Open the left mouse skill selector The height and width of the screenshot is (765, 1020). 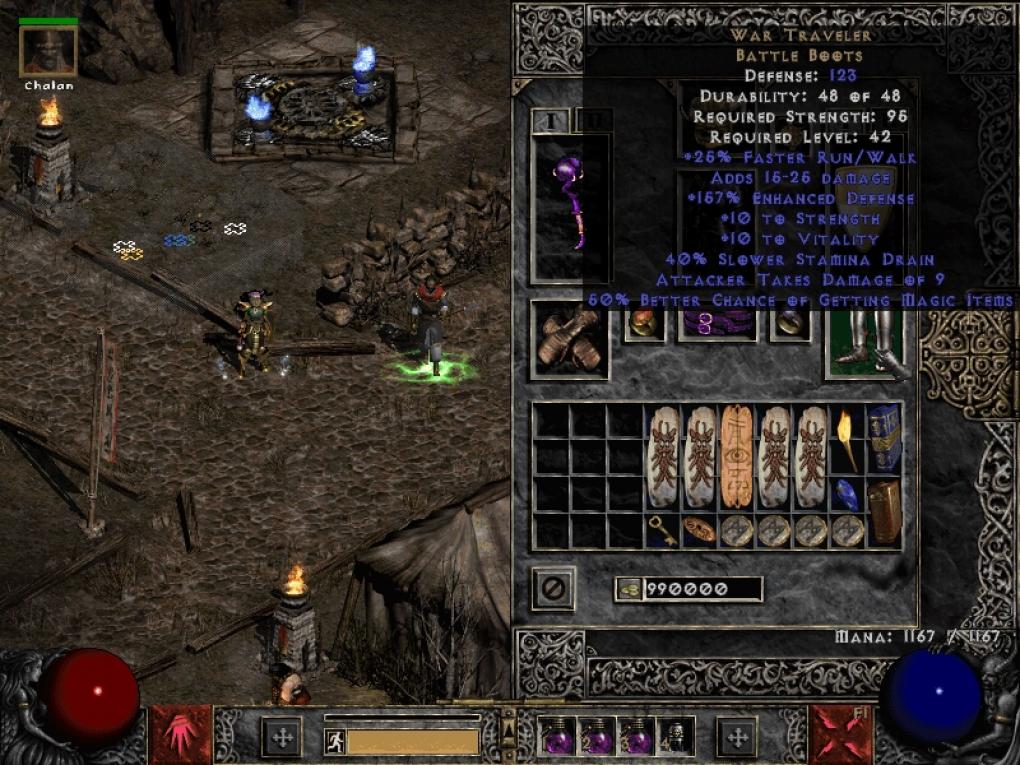[x=181, y=735]
